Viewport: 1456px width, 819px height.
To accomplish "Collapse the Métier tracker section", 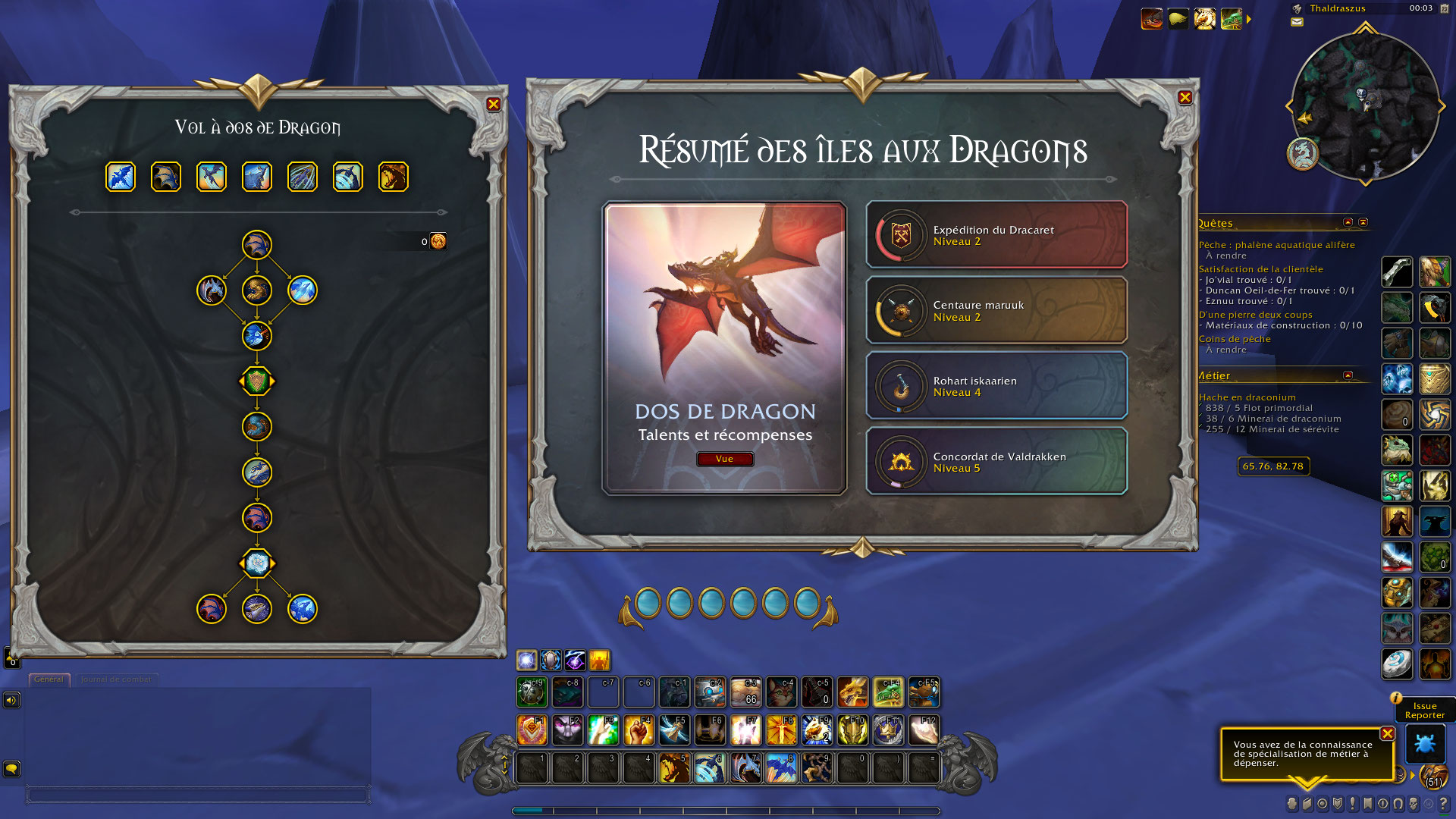I will coord(1348,375).
